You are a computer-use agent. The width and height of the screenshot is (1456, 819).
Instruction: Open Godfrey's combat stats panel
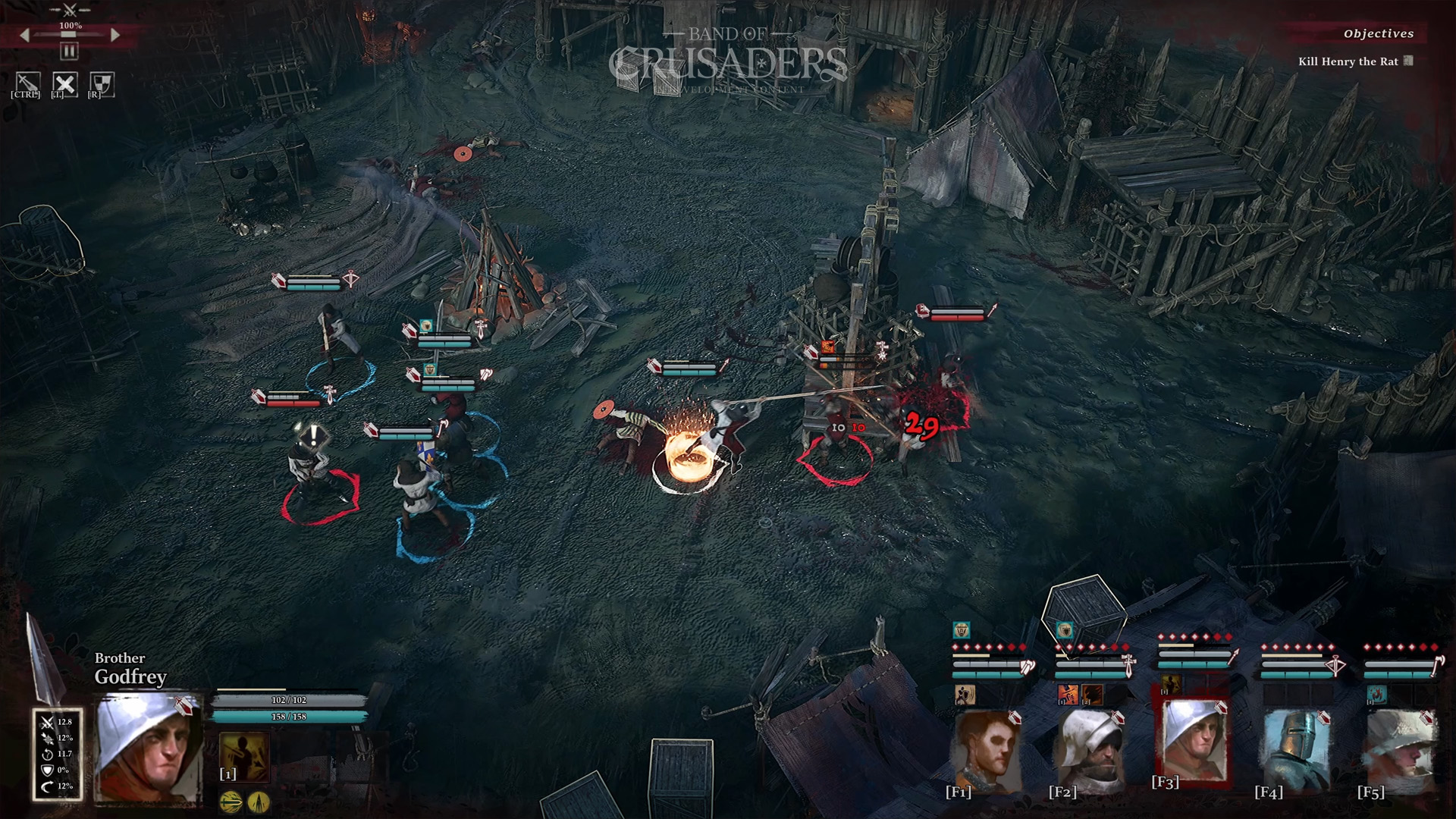coord(57,754)
